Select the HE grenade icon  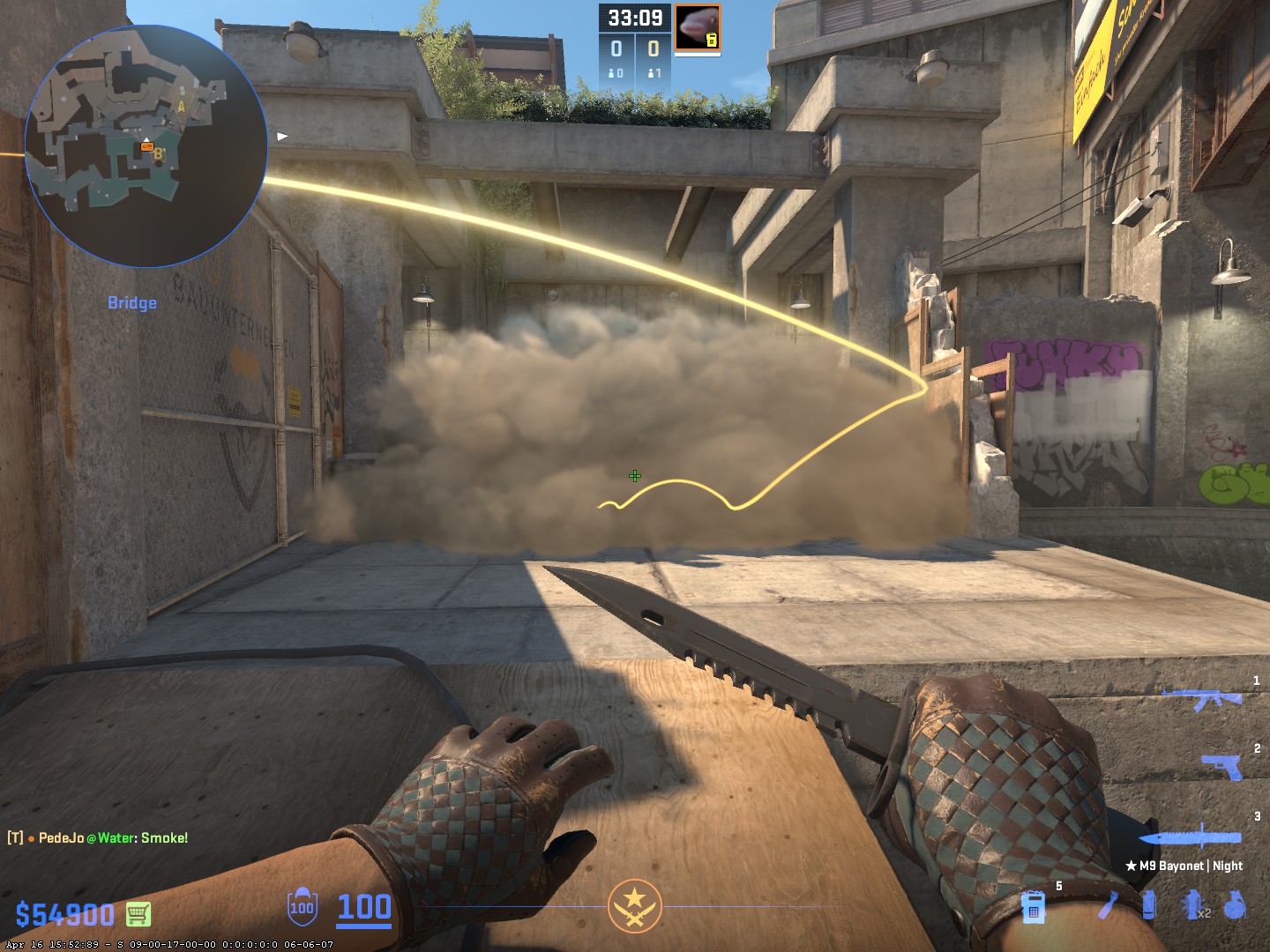click(1236, 905)
